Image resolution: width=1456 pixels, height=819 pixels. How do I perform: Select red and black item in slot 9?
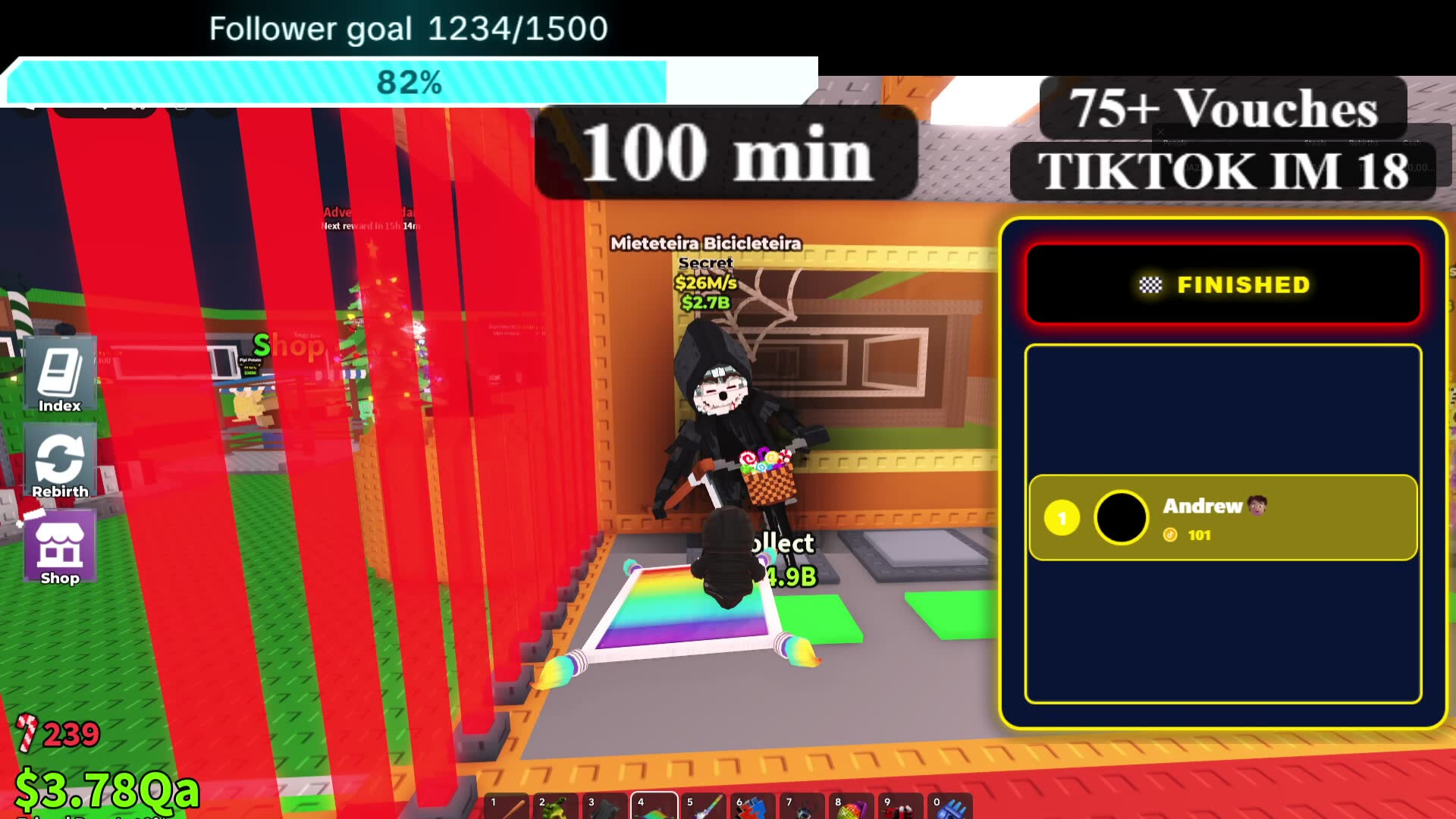pyautogui.click(x=900, y=807)
